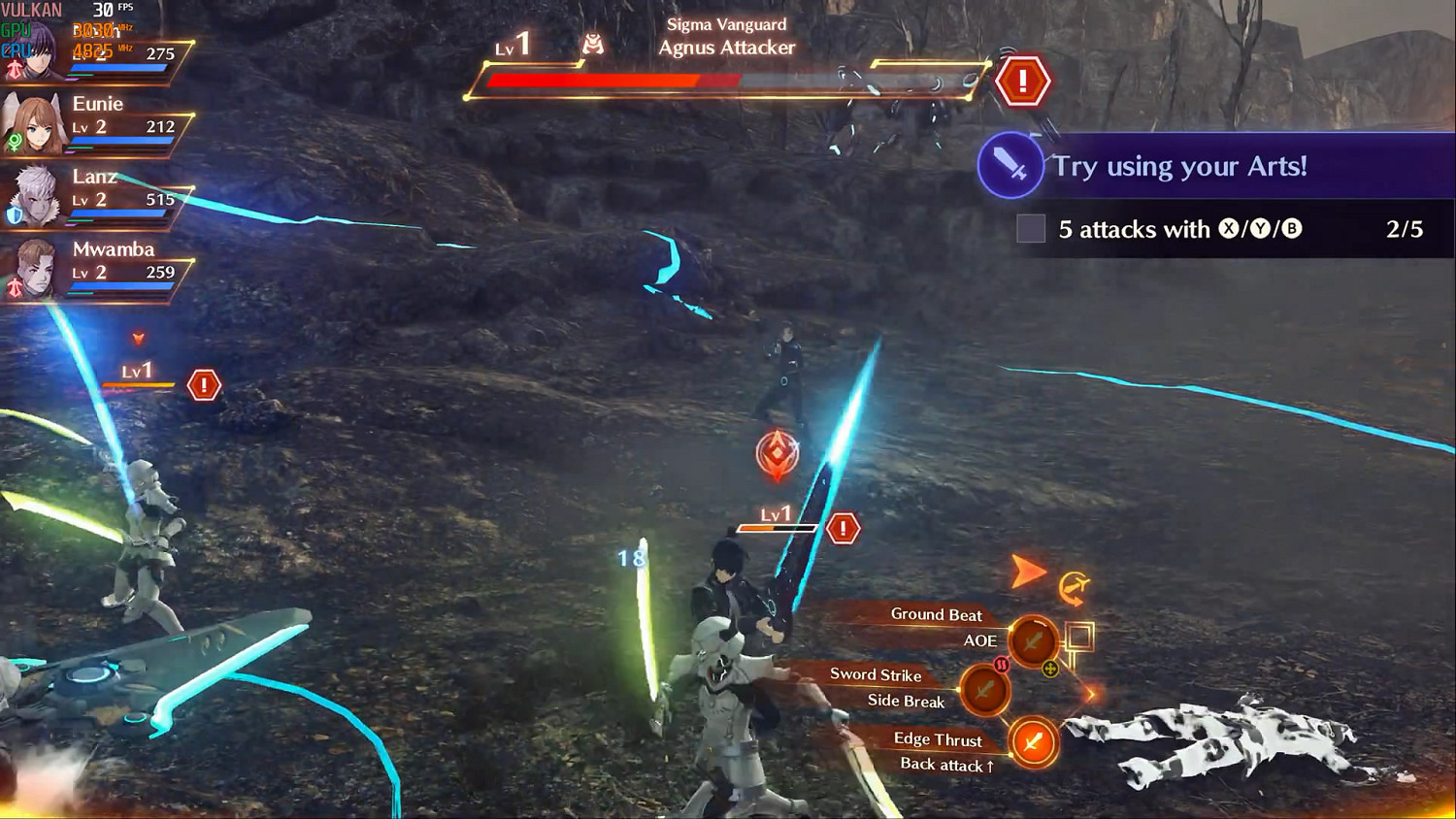1456x819 pixels.
Task: Click the enemy marker icon beside Sigma Vanguard's name
Action: pyautogui.click(x=593, y=42)
